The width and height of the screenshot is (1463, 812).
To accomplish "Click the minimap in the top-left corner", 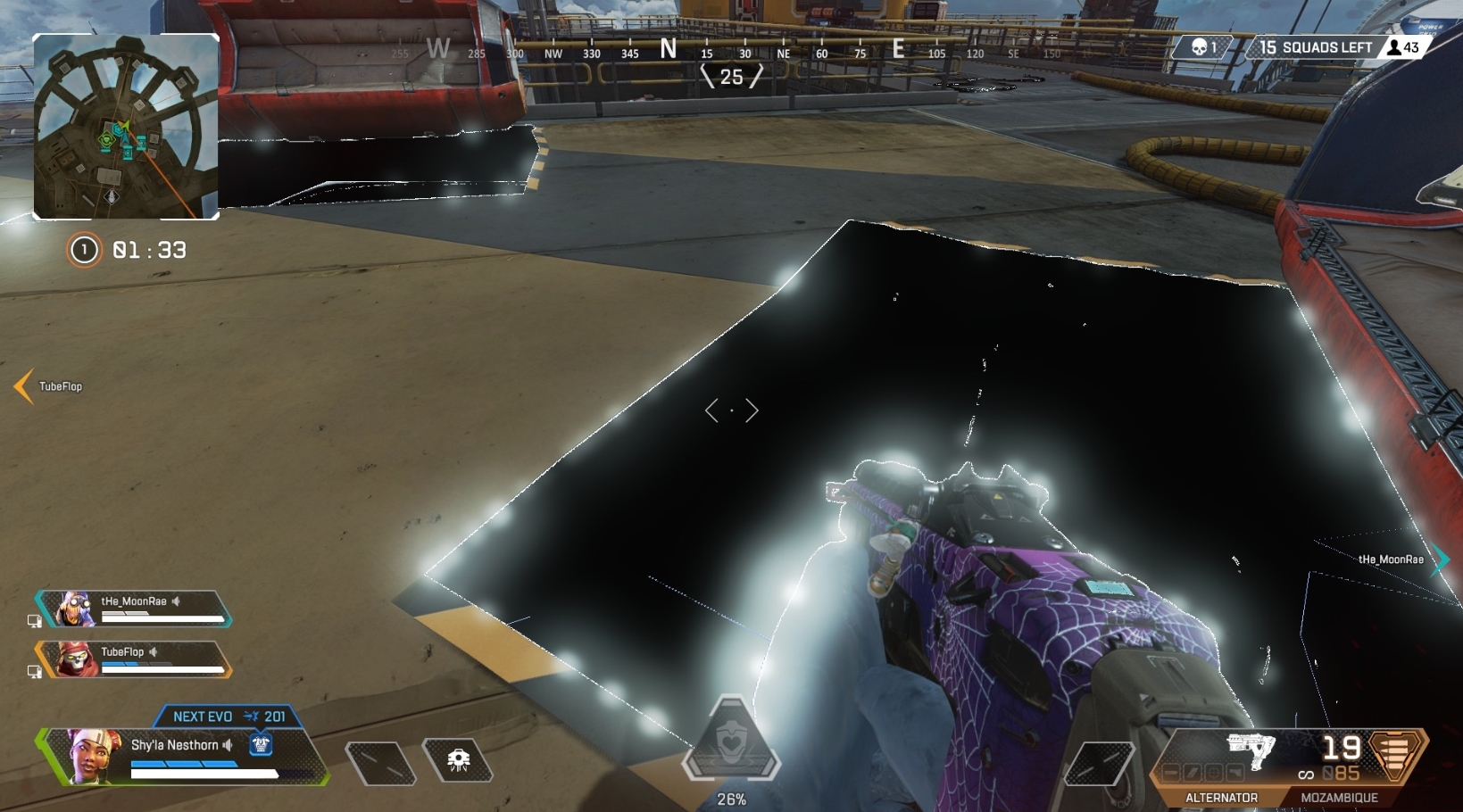I will click(125, 125).
